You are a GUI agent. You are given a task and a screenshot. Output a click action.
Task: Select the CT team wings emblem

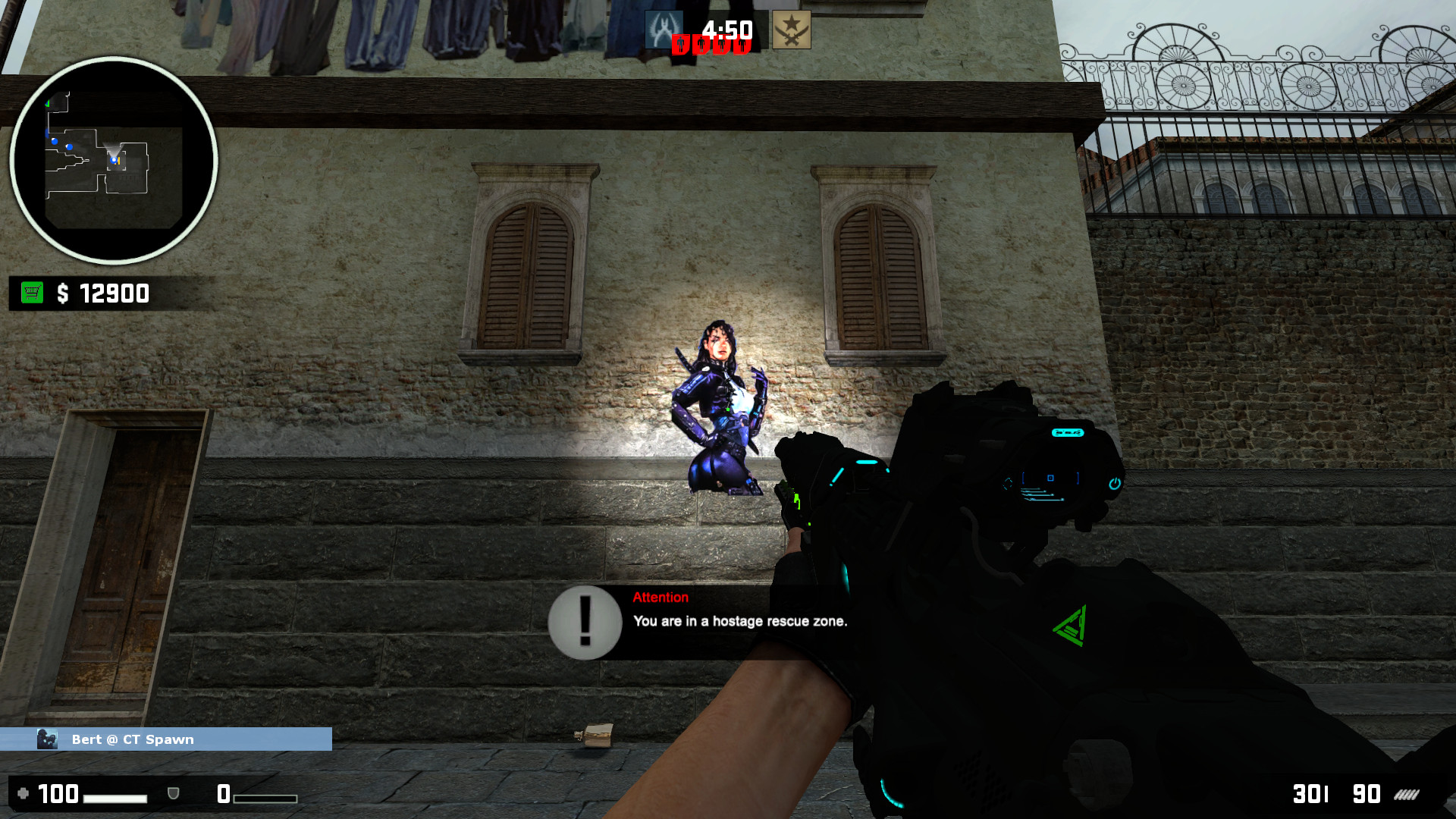[x=665, y=30]
